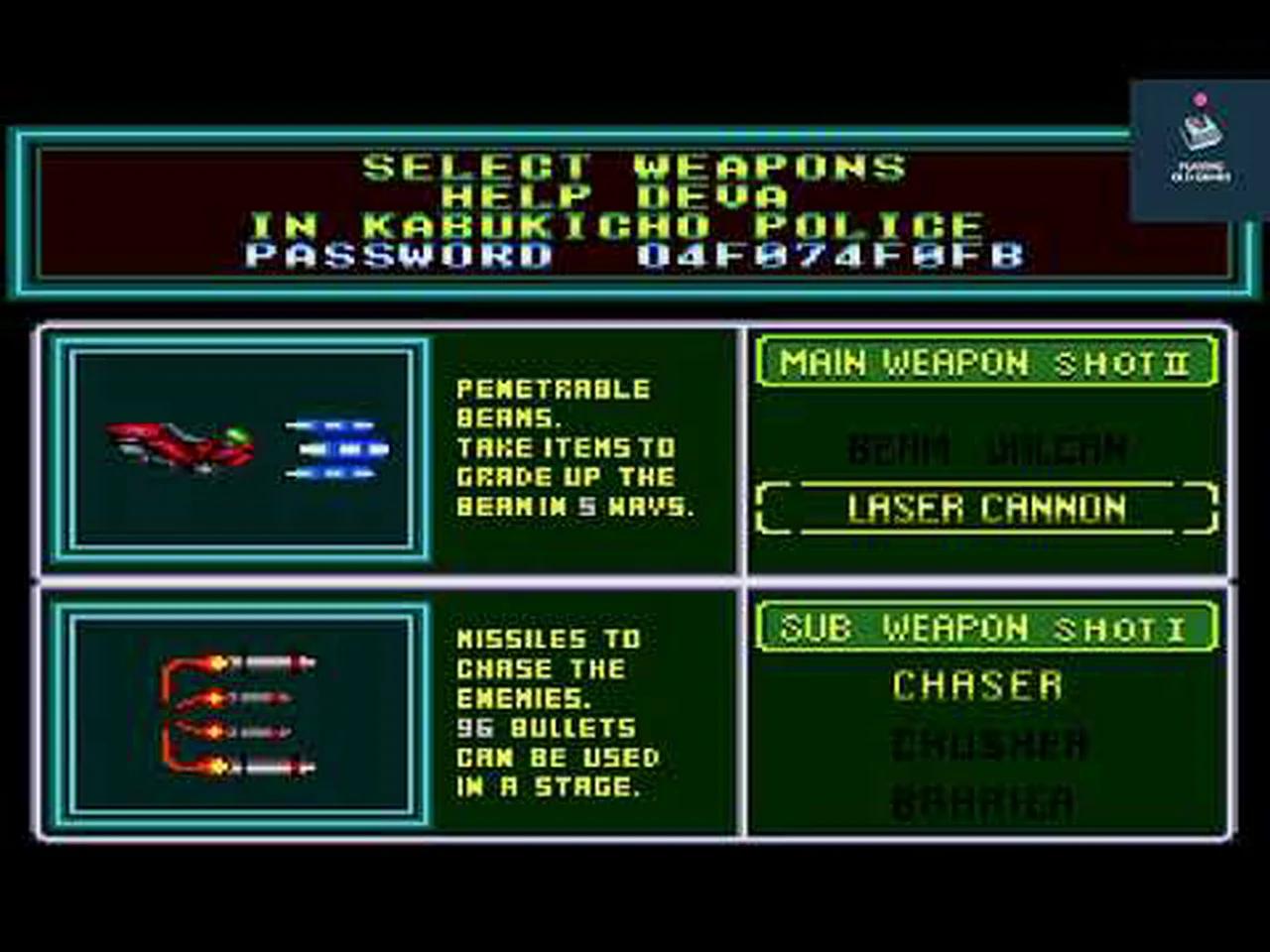Select the CHASER sub weapon
The image size is (1270, 952).
pos(977,684)
